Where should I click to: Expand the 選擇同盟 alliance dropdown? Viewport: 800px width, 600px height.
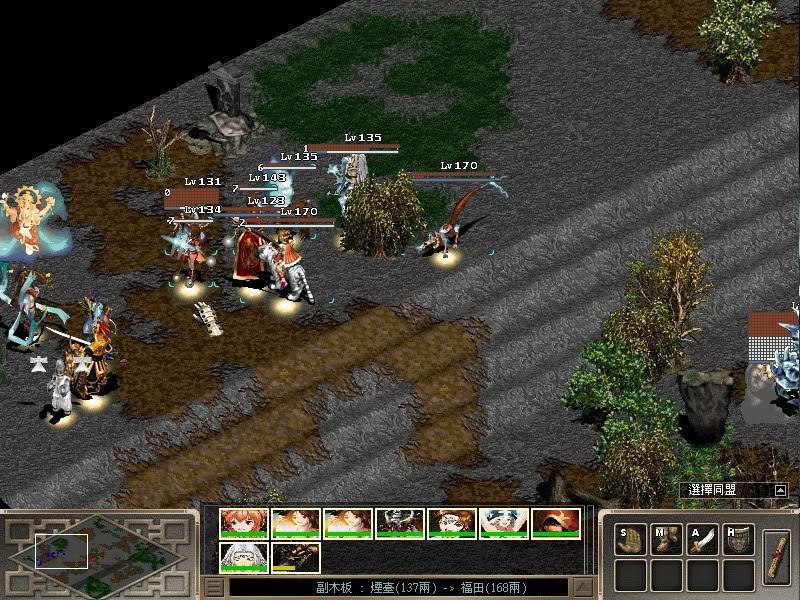[780, 490]
